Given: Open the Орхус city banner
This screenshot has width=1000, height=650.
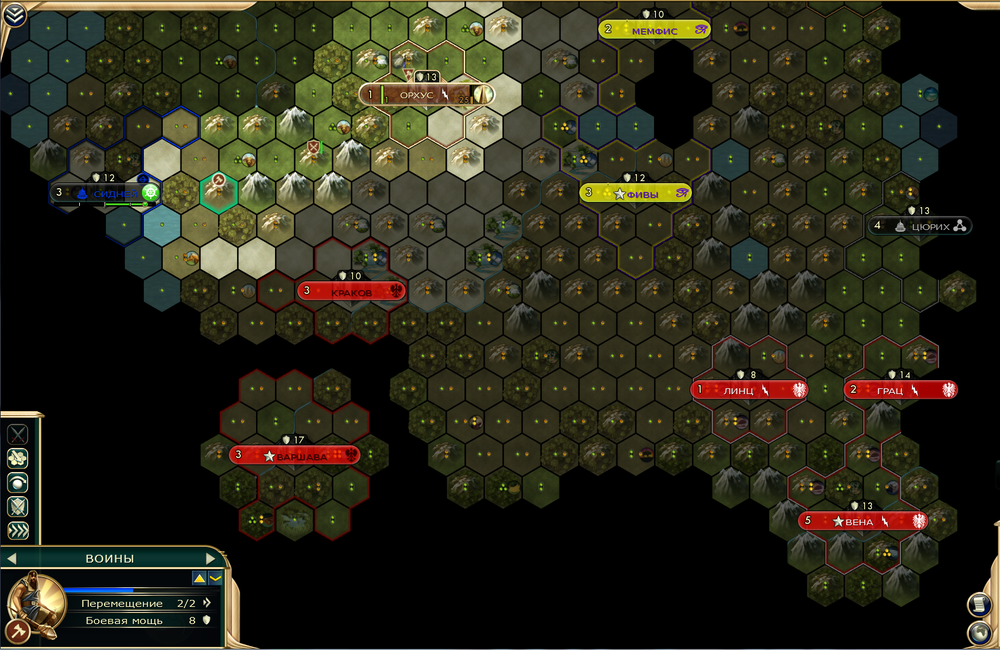Looking at the screenshot, I should click(x=427, y=95).
